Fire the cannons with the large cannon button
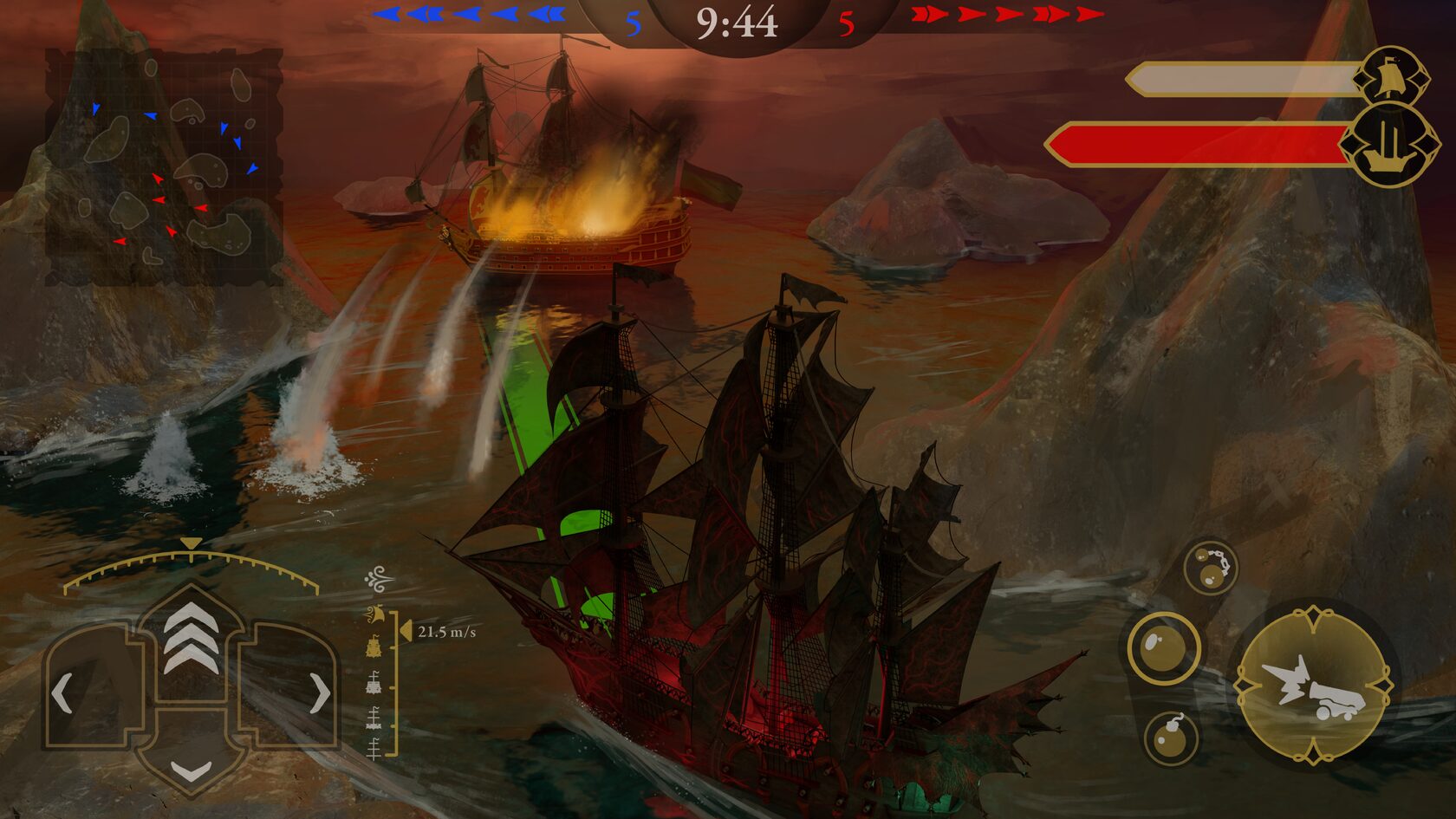This screenshot has height=819, width=1456. click(1312, 686)
